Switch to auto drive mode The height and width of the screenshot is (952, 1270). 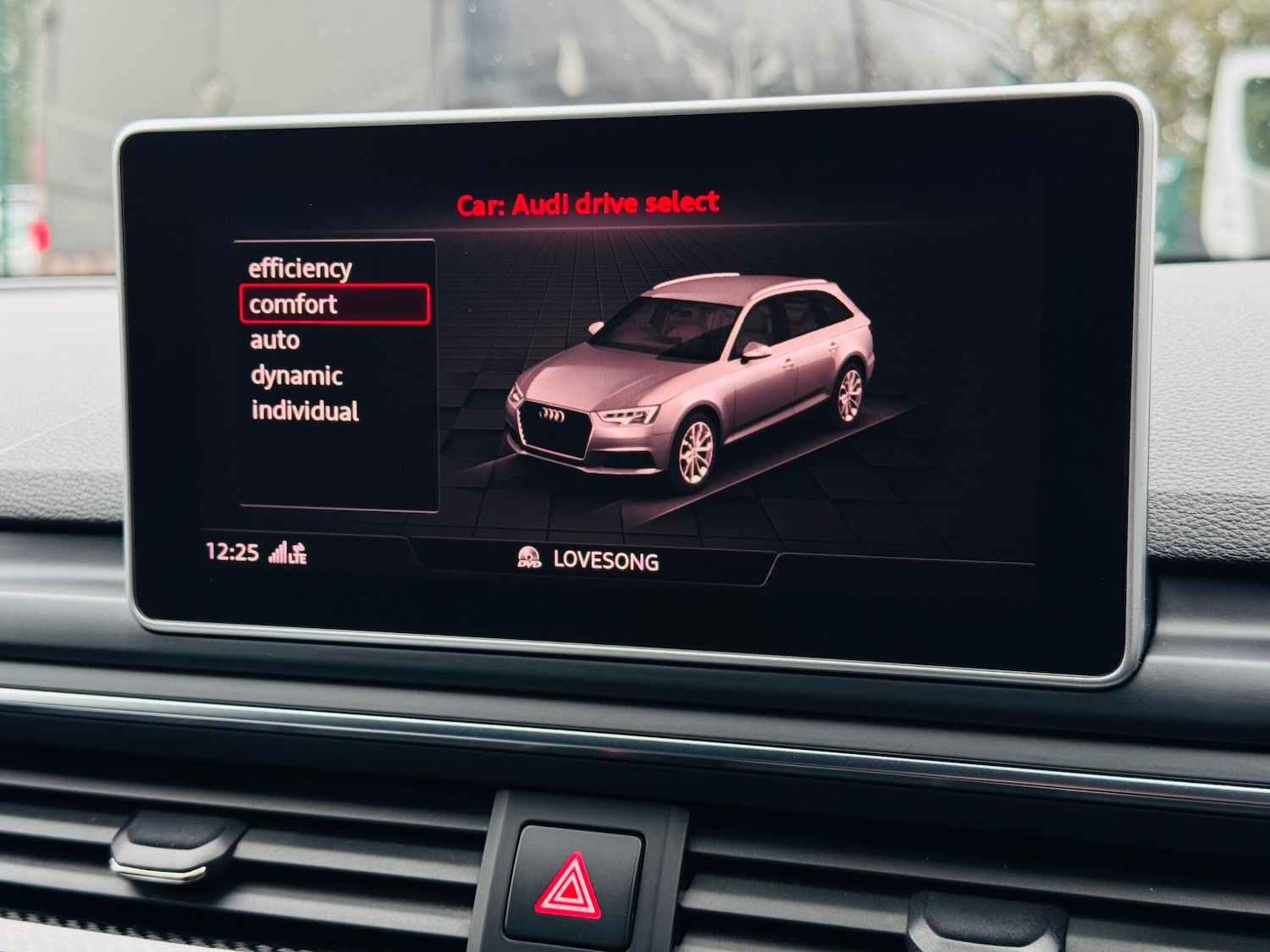coord(273,340)
